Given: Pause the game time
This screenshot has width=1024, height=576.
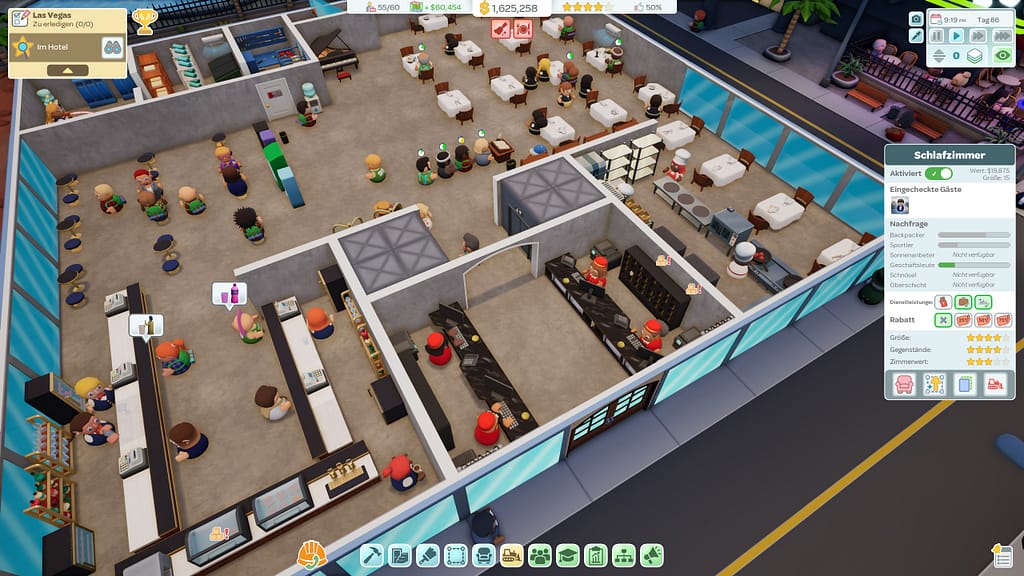Looking at the screenshot, I should coord(937,36).
